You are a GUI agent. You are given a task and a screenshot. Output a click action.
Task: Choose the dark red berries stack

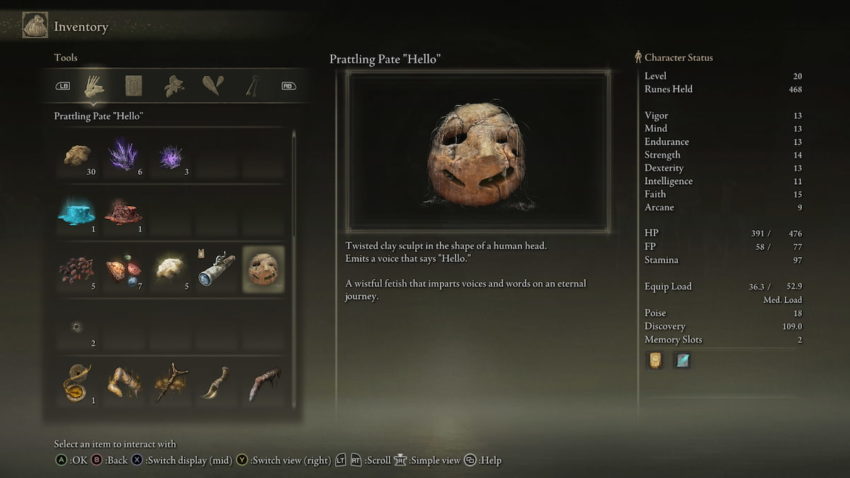click(x=77, y=270)
